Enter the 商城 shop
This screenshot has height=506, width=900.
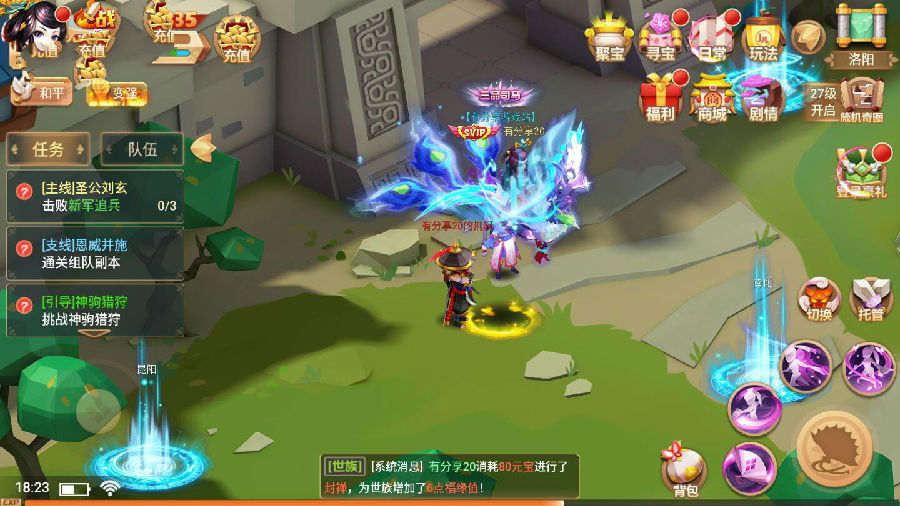click(711, 98)
